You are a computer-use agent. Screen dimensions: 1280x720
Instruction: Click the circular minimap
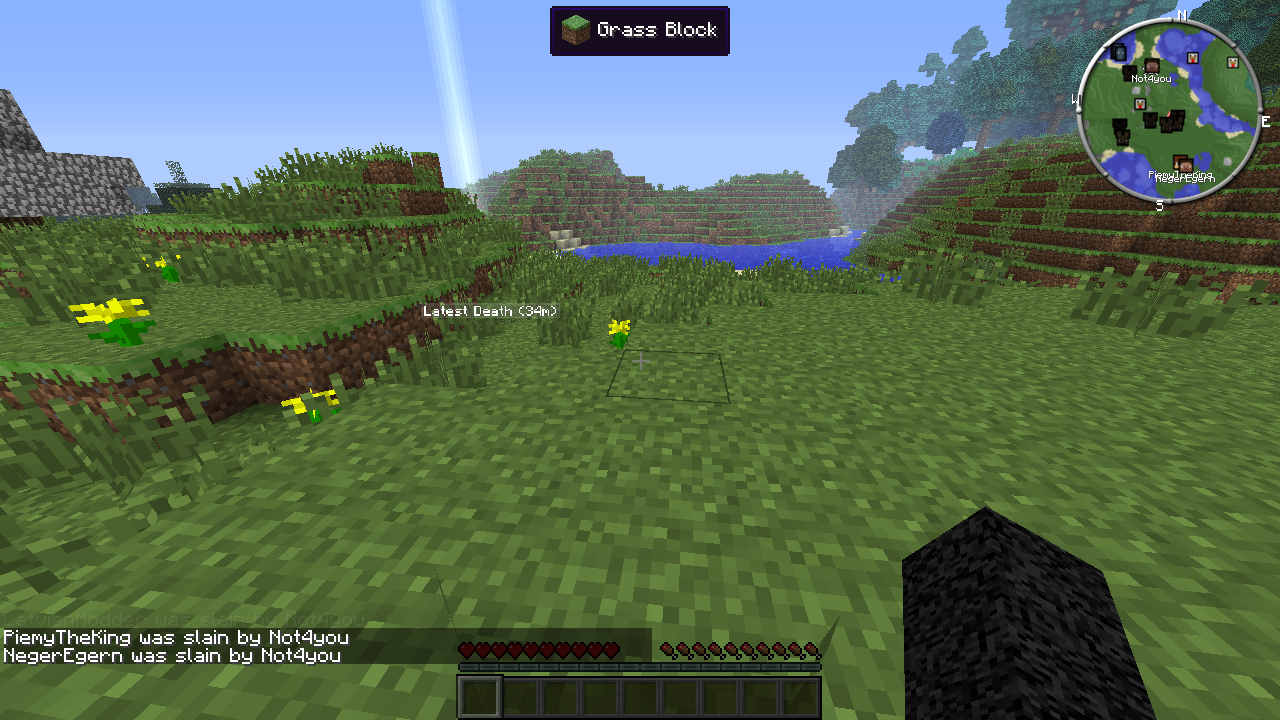1168,110
